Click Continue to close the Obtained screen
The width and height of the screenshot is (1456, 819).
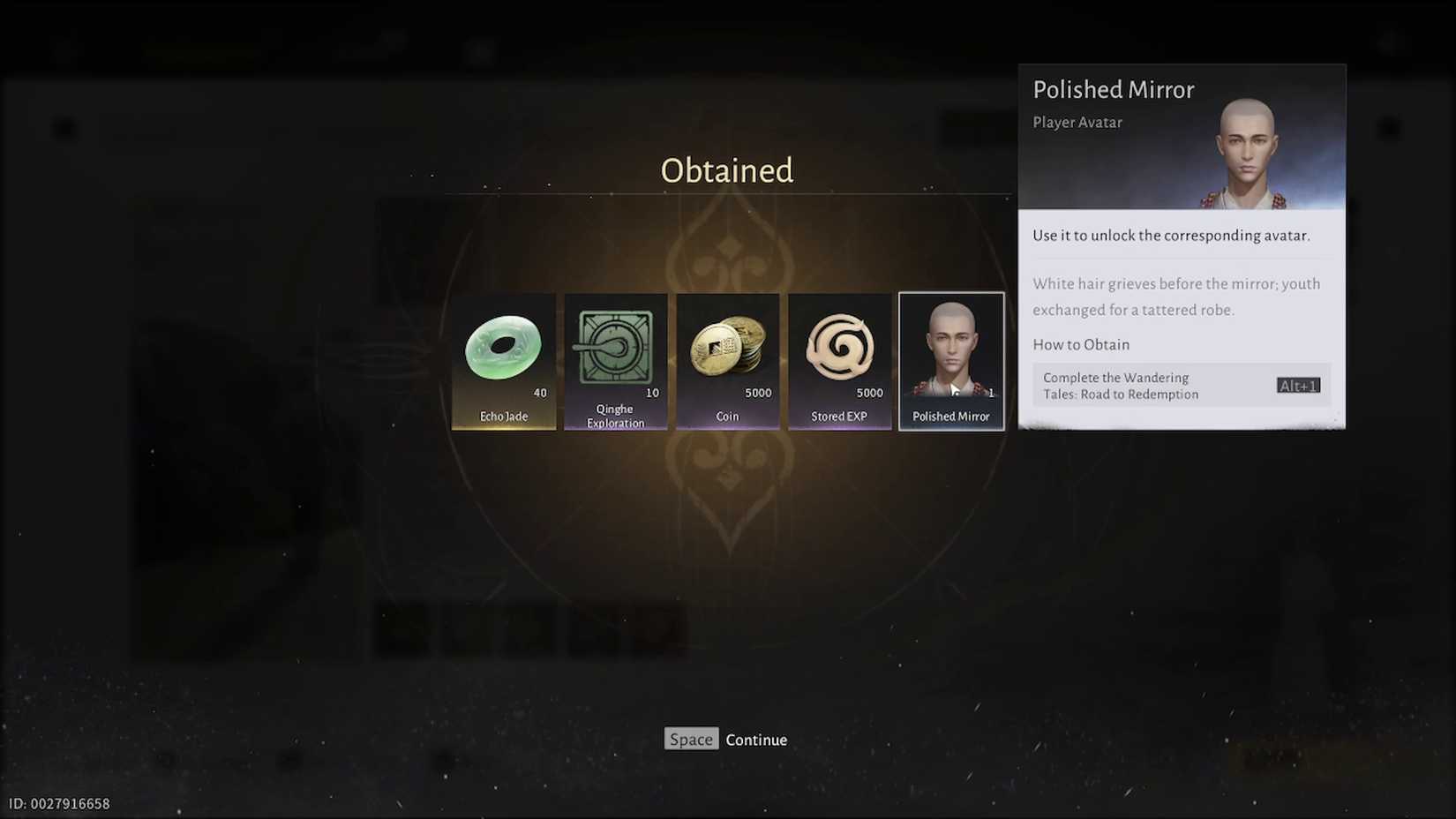pyautogui.click(x=756, y=740)
